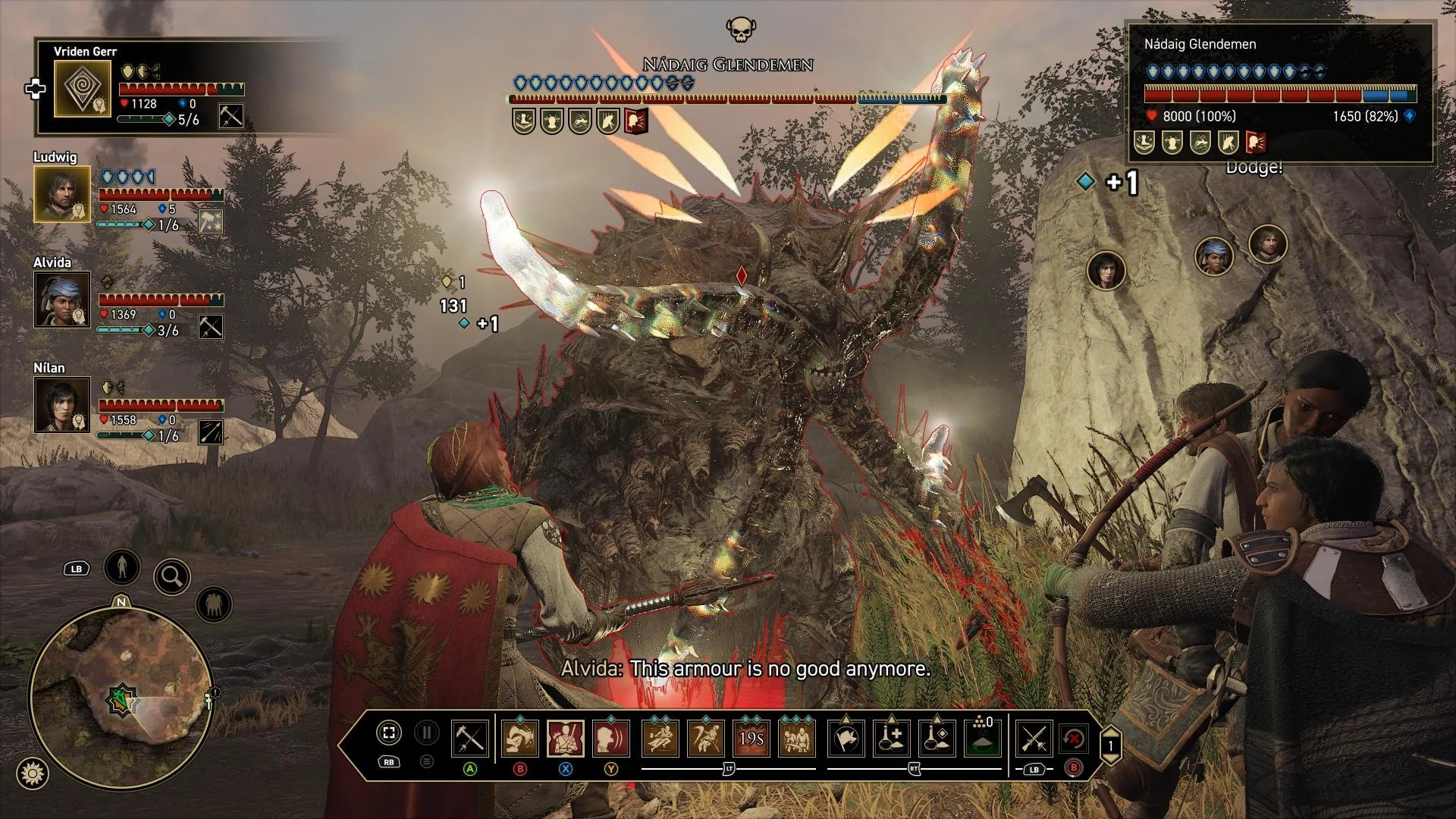
Task: Activate the flag and axe rally item
Action: pos(846,738)
